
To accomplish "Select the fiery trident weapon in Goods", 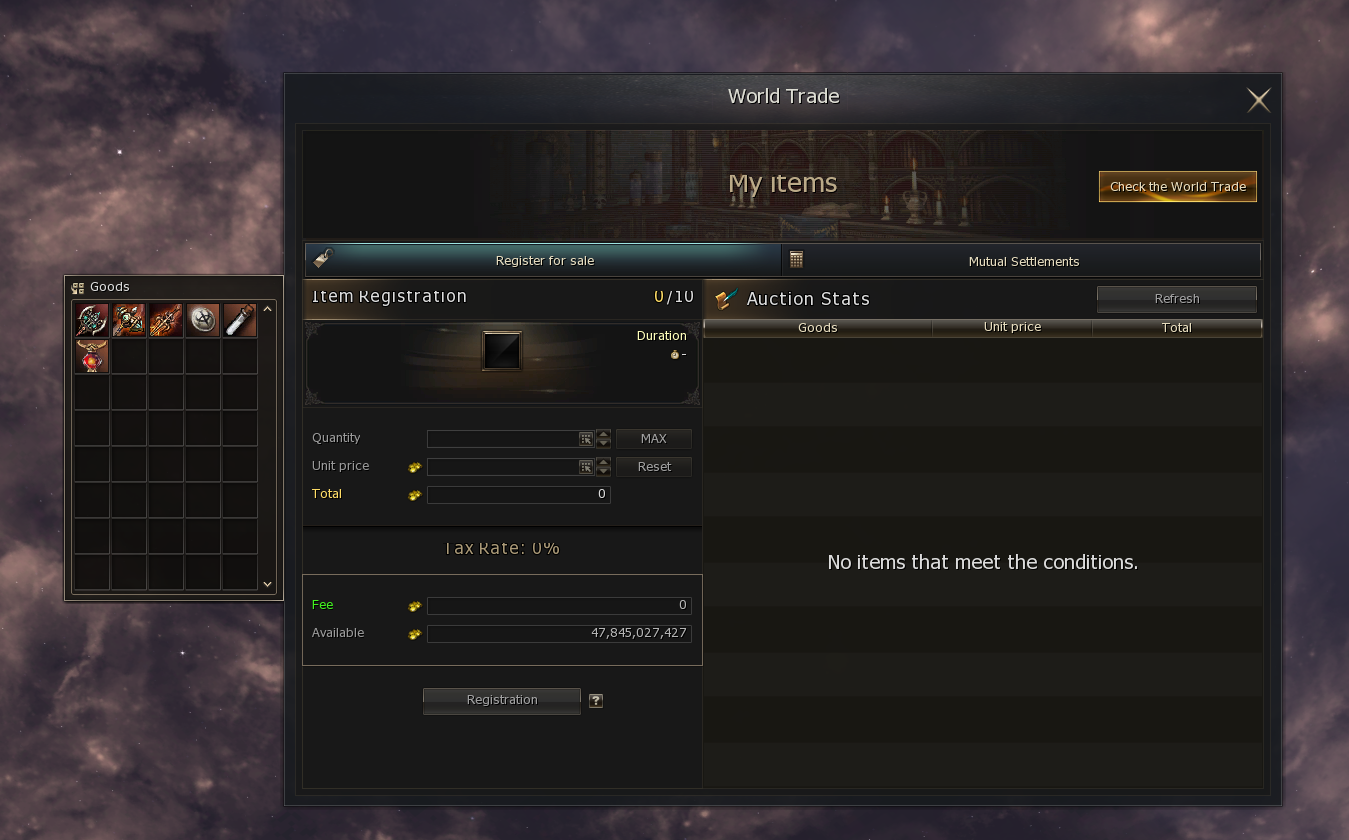I will 166,320.
